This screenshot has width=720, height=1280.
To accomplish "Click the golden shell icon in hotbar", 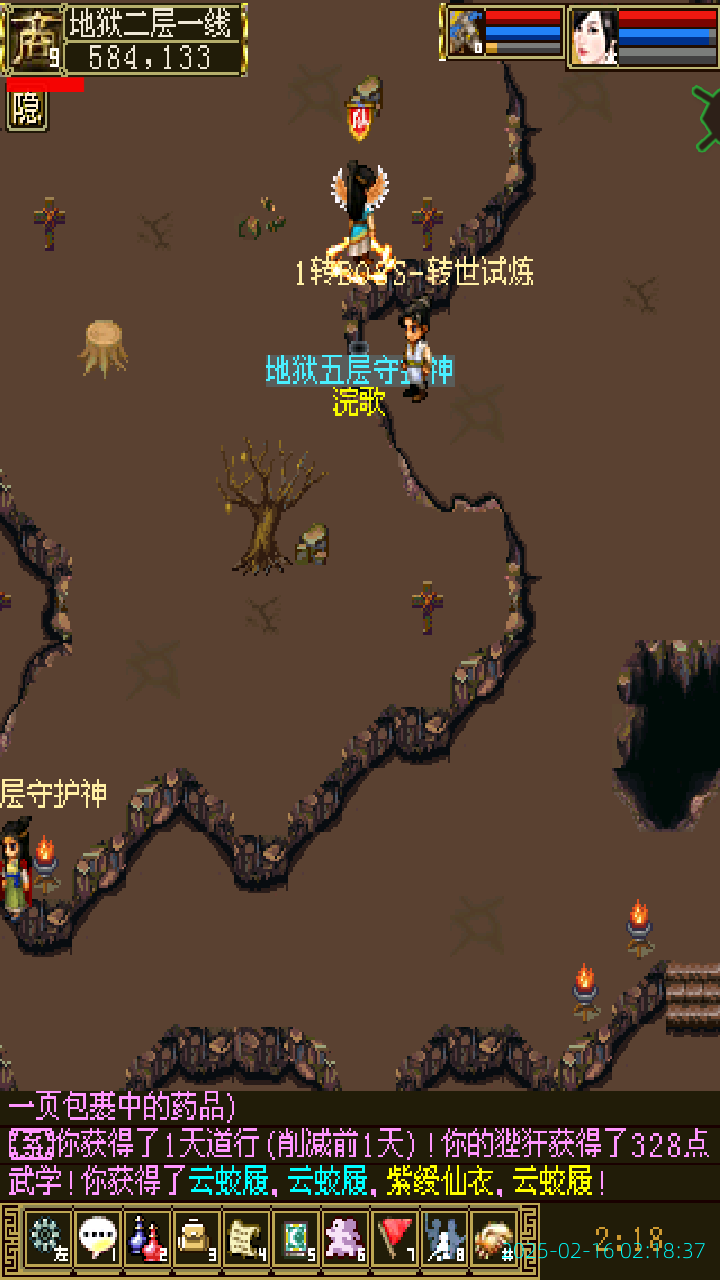I will pos(493,1239).
